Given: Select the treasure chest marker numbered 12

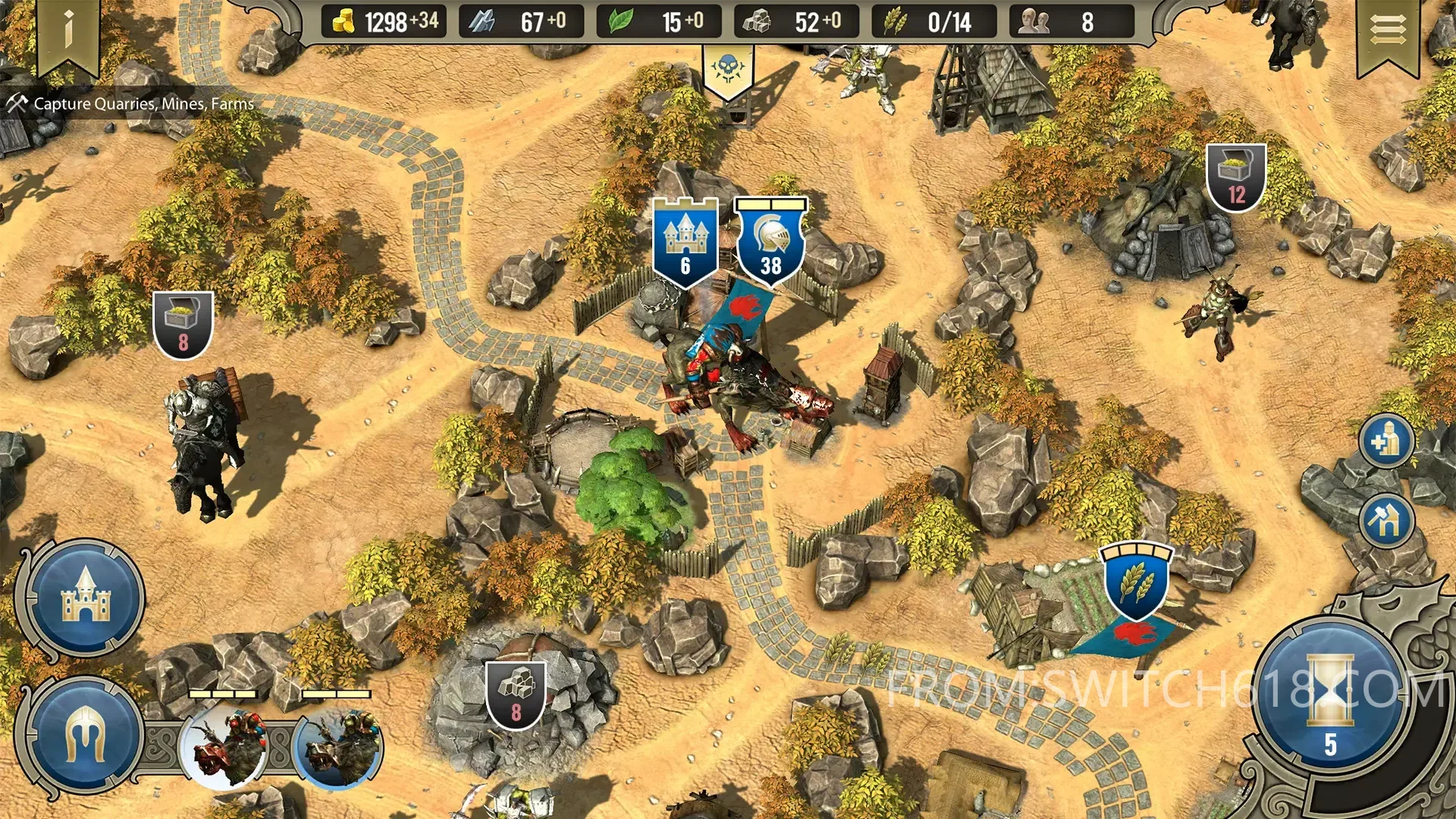Looking at the screenshot, I should click(1236, 177).
